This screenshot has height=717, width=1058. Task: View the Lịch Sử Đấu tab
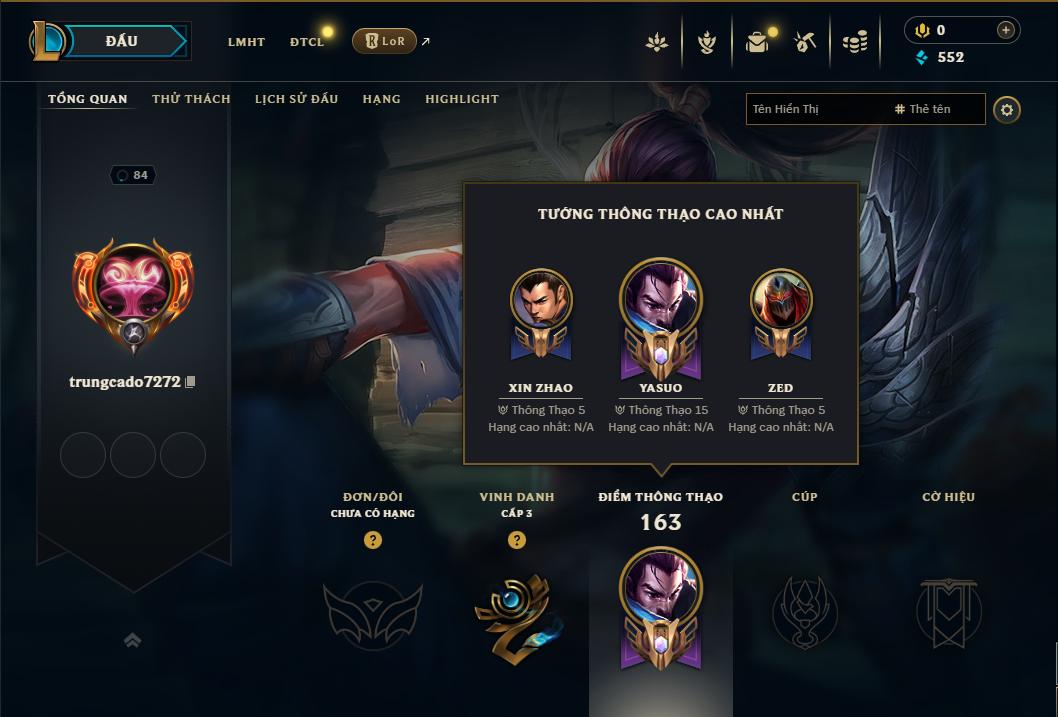[296, 99]
